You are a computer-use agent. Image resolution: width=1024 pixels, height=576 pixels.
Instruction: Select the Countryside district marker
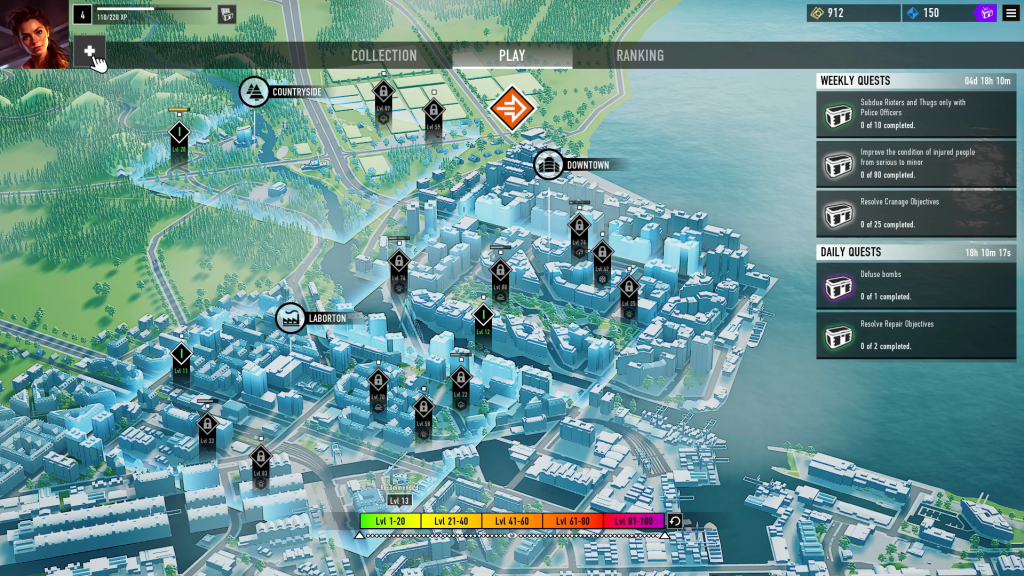(x=254, y=92)
